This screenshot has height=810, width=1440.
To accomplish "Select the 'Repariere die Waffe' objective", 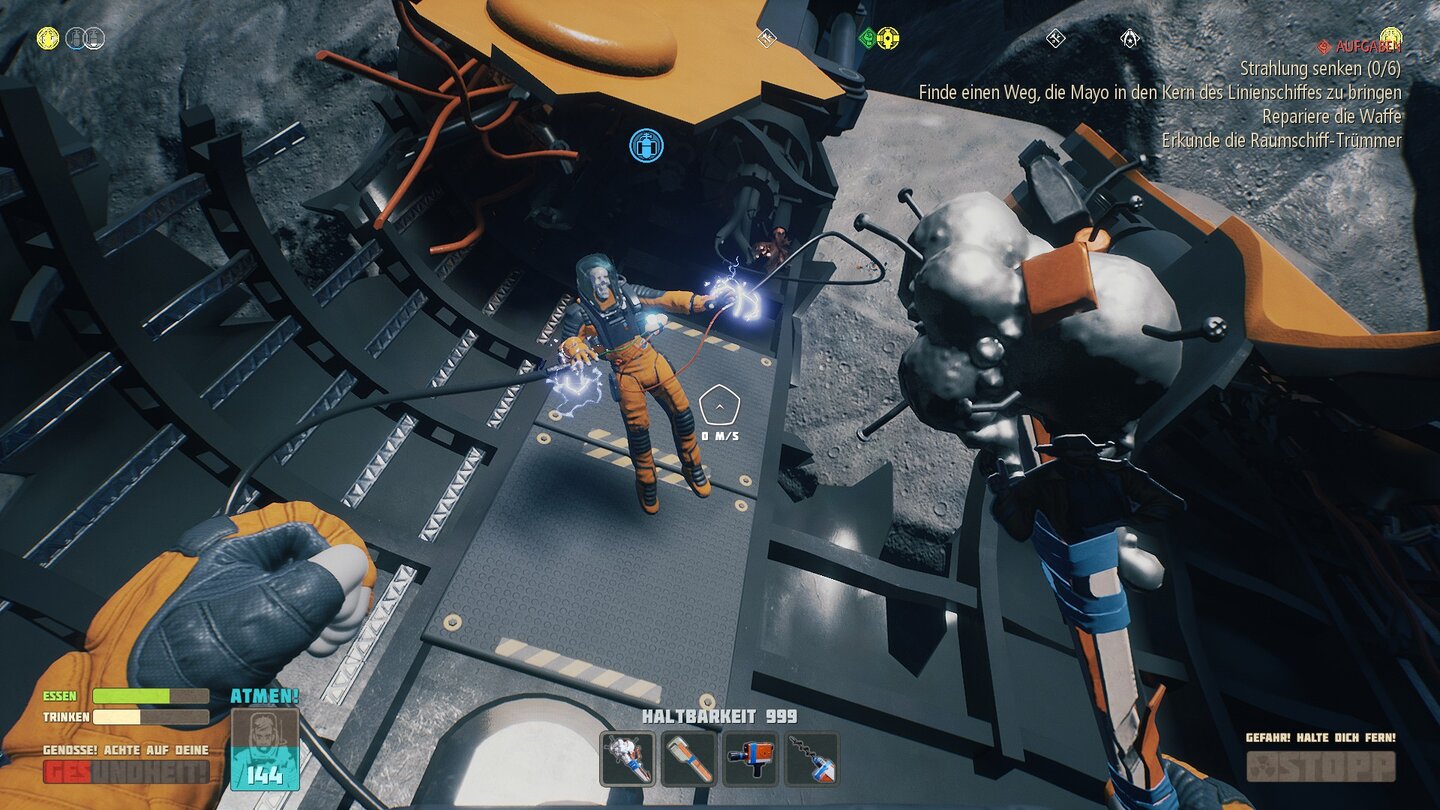I will [1331, 116].
